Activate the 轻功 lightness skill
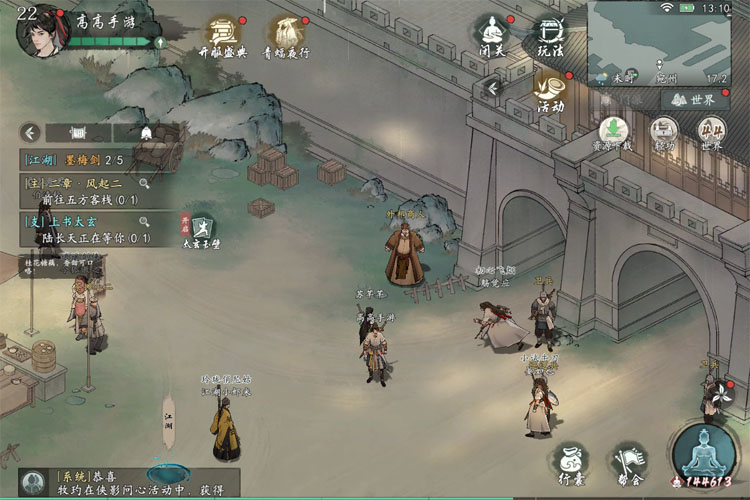Viewport: 750px width, 500px height. pyautogui.click(x=663, y=133)
